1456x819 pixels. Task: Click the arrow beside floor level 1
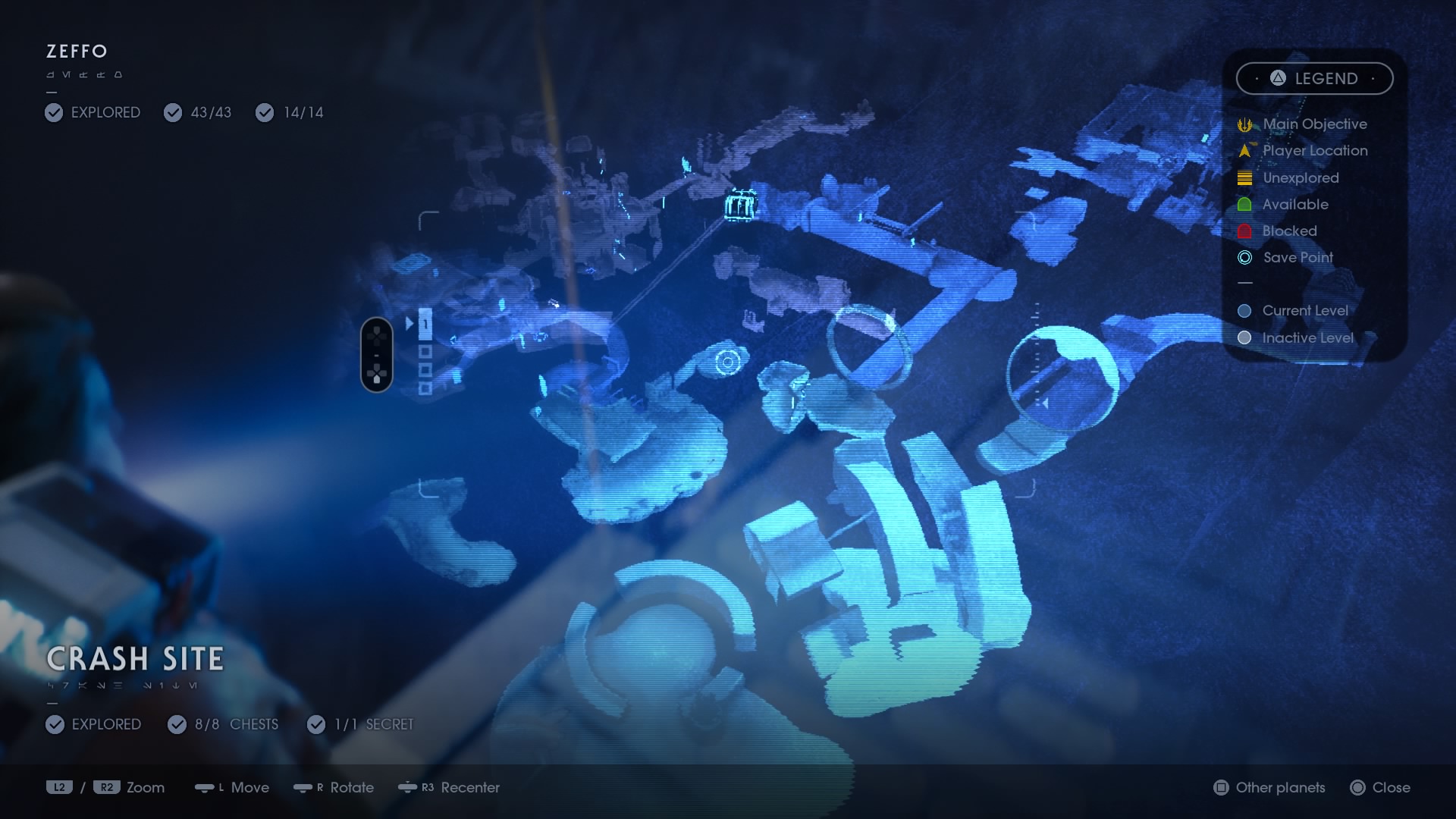(409, 325)
